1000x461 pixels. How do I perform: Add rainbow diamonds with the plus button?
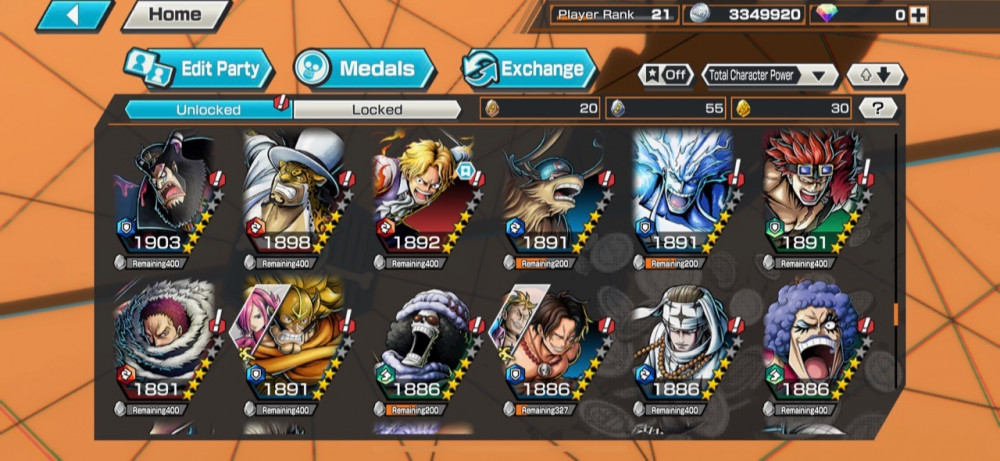click(x=918, y=15)
